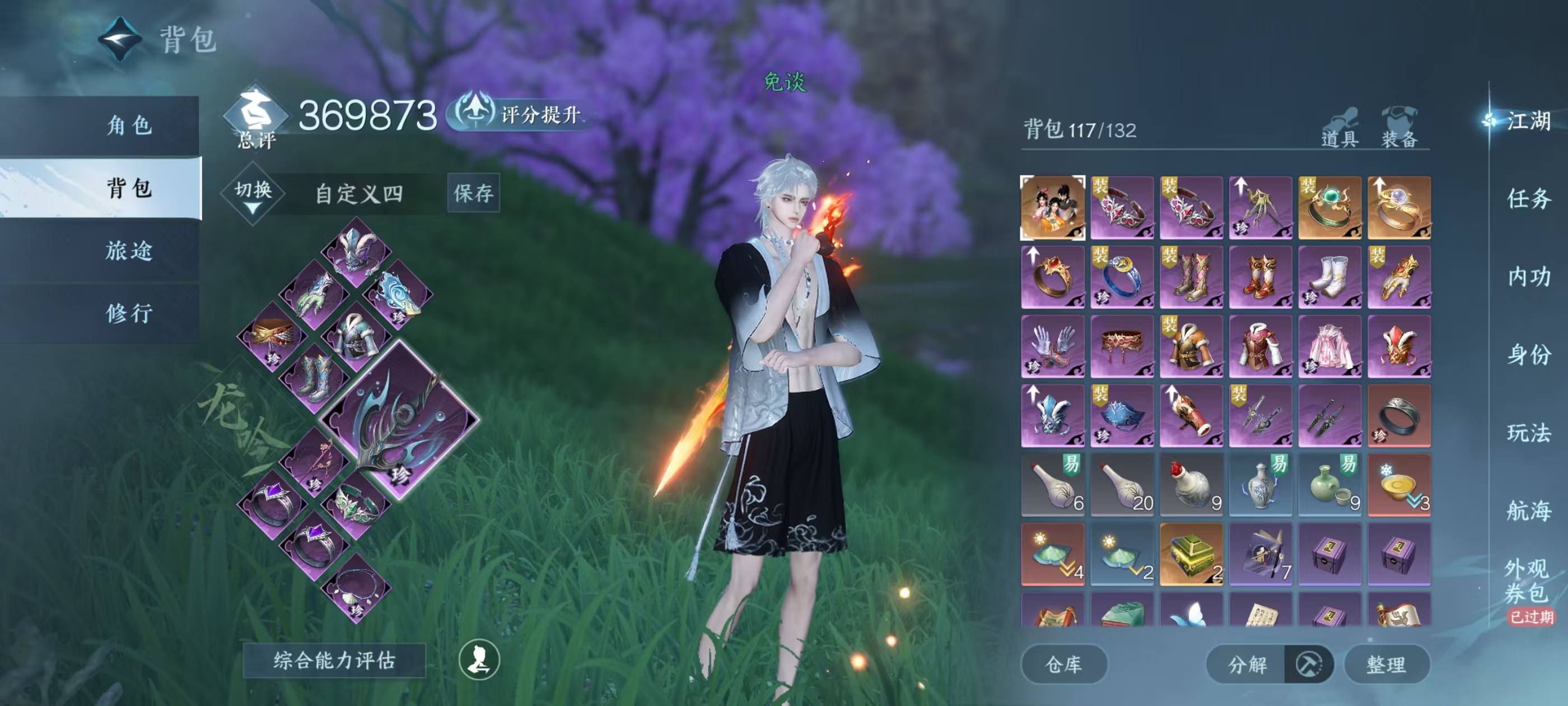
Task: Switch to the 角色 character tab
Action: pyautogui.click(x=129, y=126)
